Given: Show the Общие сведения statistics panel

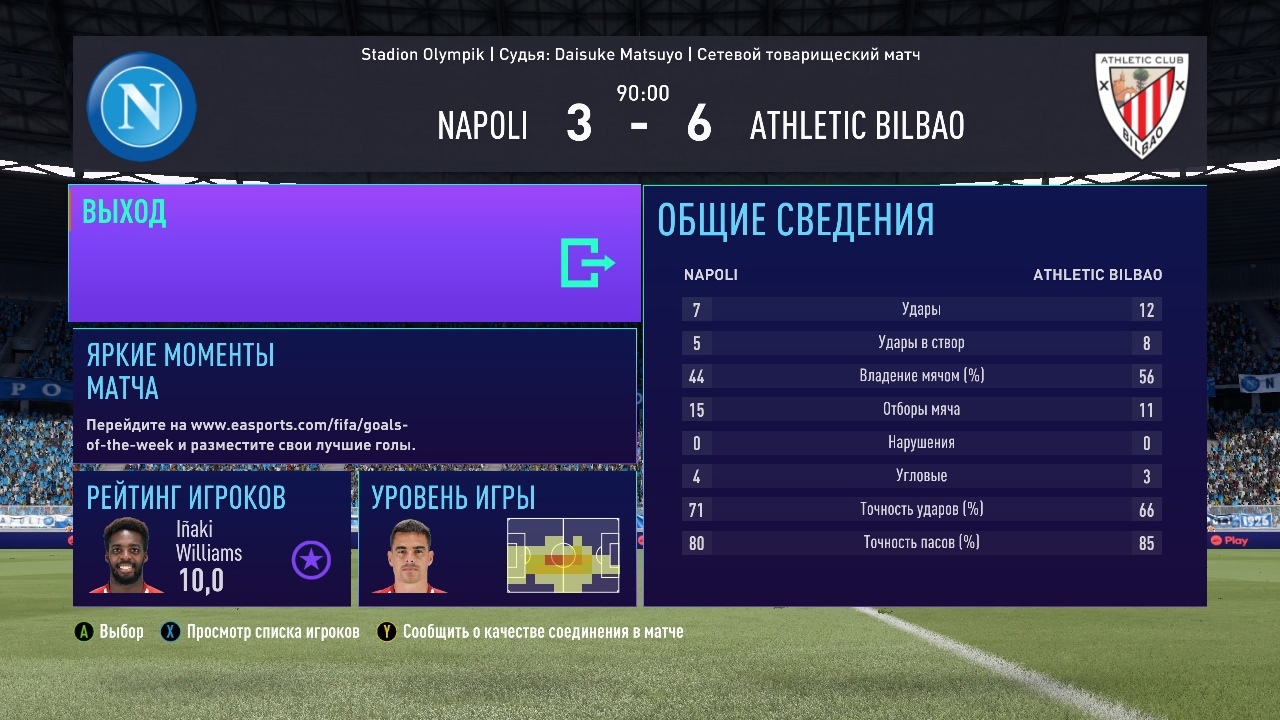Looking at the screenshot, I should click(924, 396).
